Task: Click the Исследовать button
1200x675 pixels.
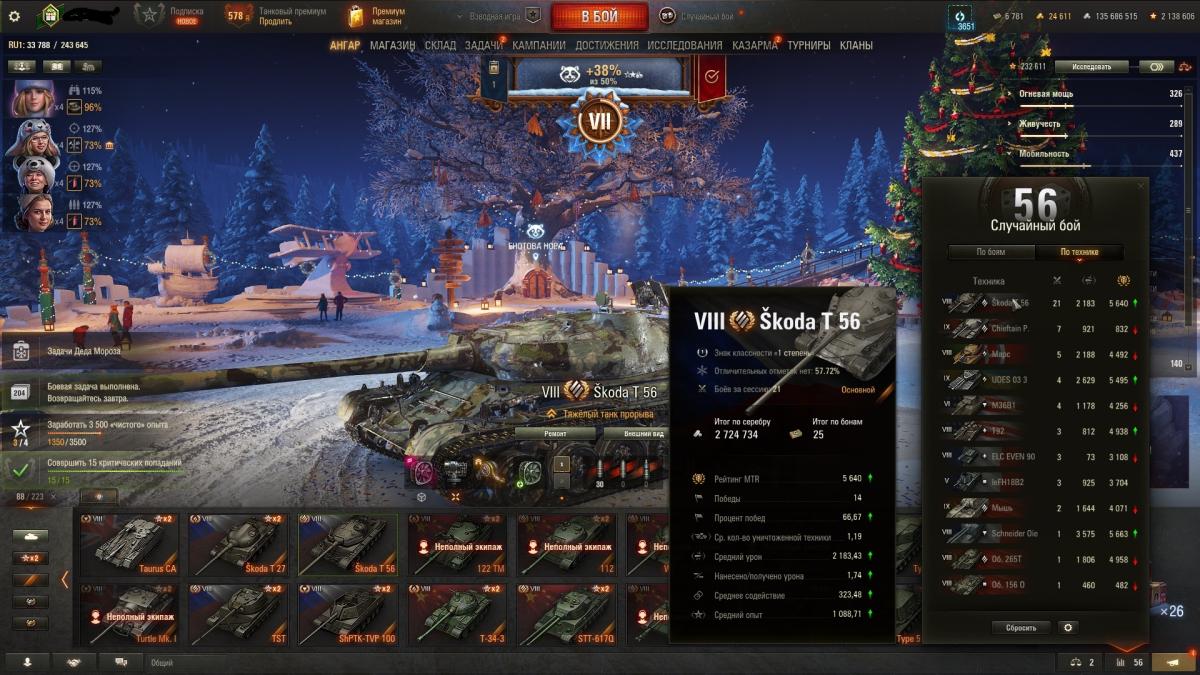Action: coord(1091,67)
